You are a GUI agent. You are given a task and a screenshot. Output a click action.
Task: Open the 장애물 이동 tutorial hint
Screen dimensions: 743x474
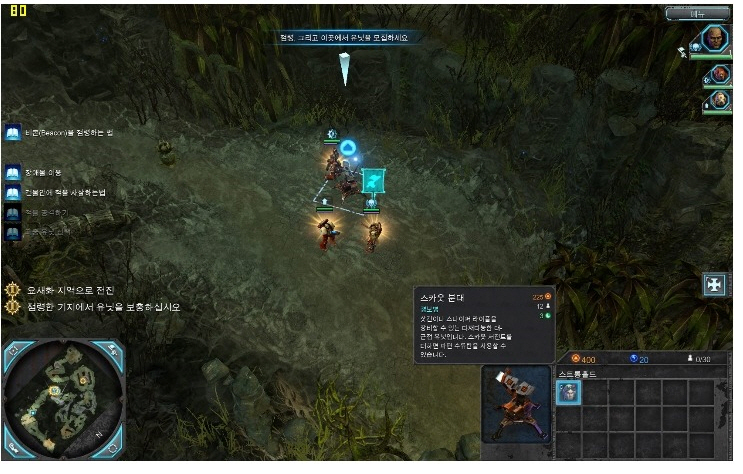[x=13, y=173]
